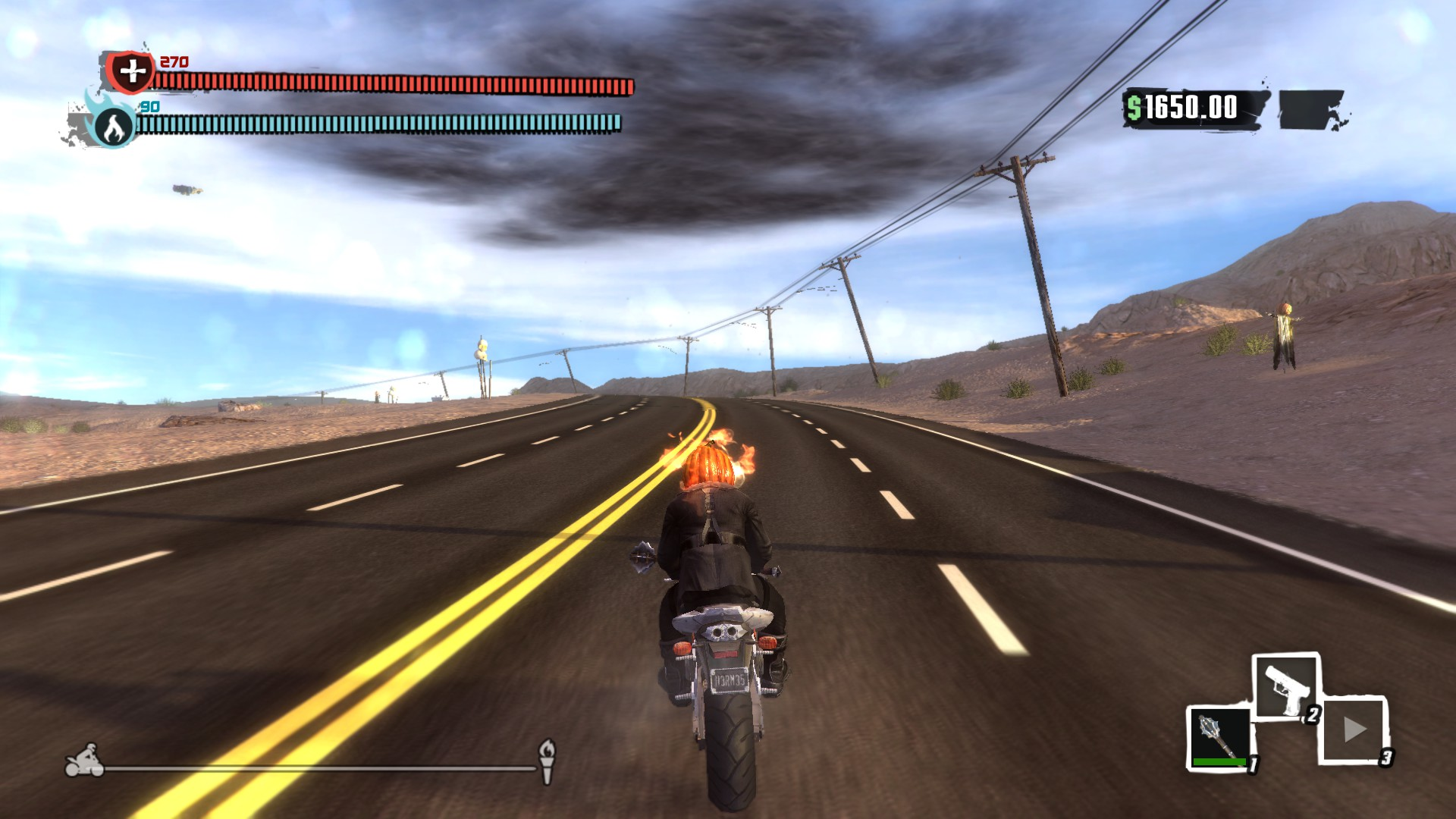This screenshot has width=1456, height=819.
Task: Switch to the pistol weapon slot
Action: coord(1286,686)
